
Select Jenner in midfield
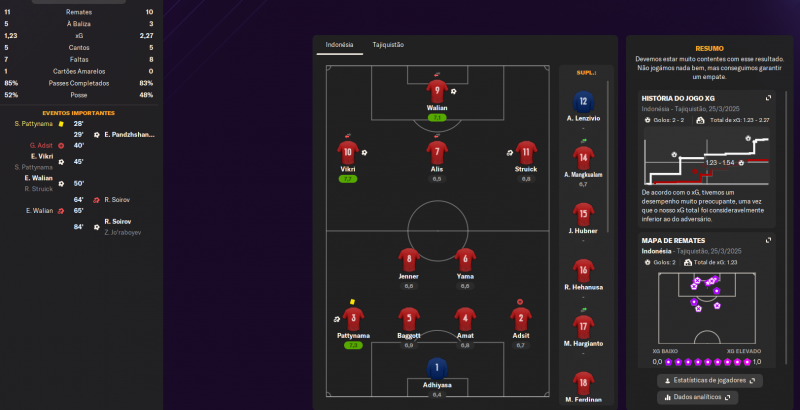tap(408, 258)
